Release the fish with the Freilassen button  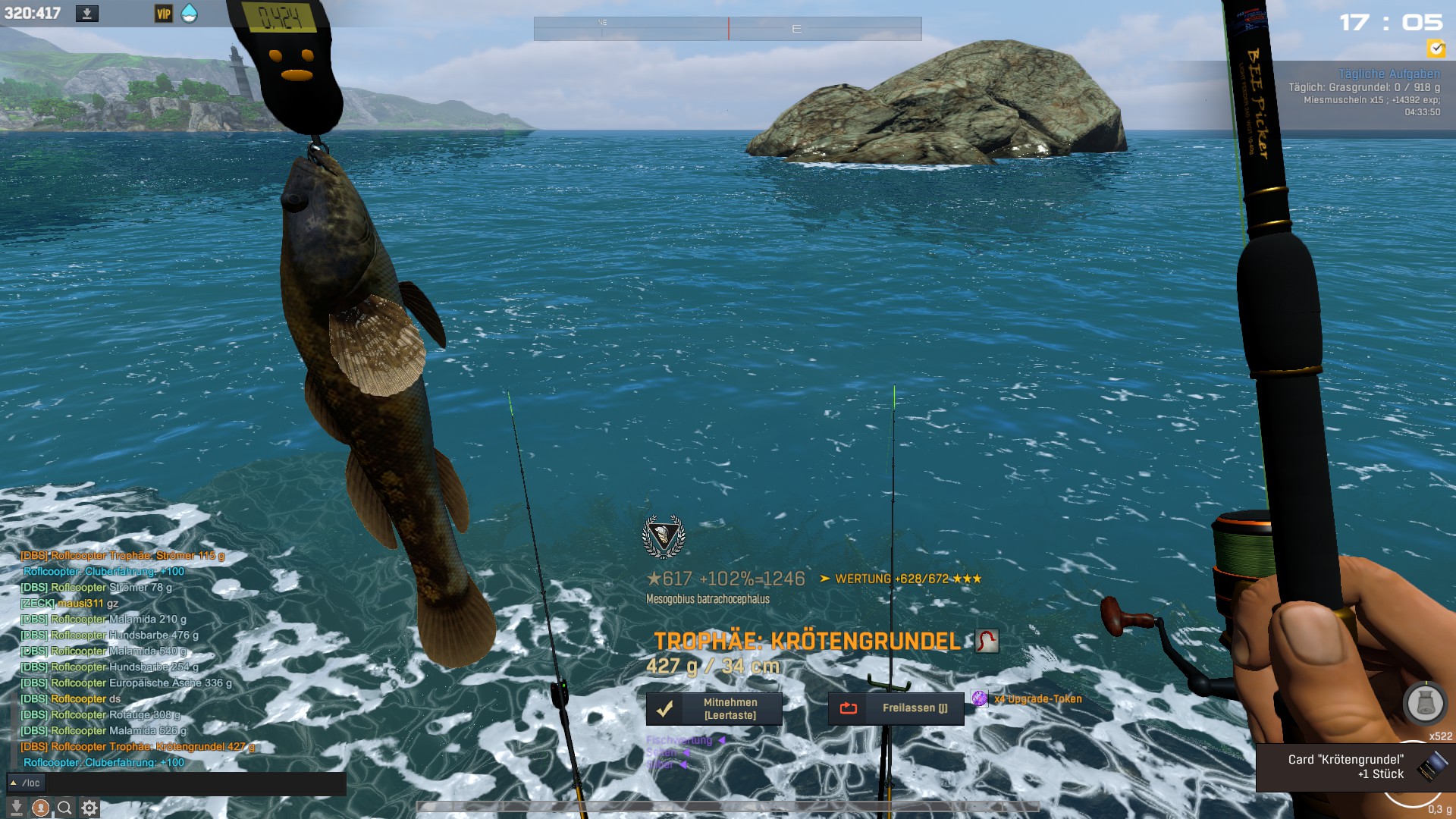pyautogui.click(x=896, y=708)
